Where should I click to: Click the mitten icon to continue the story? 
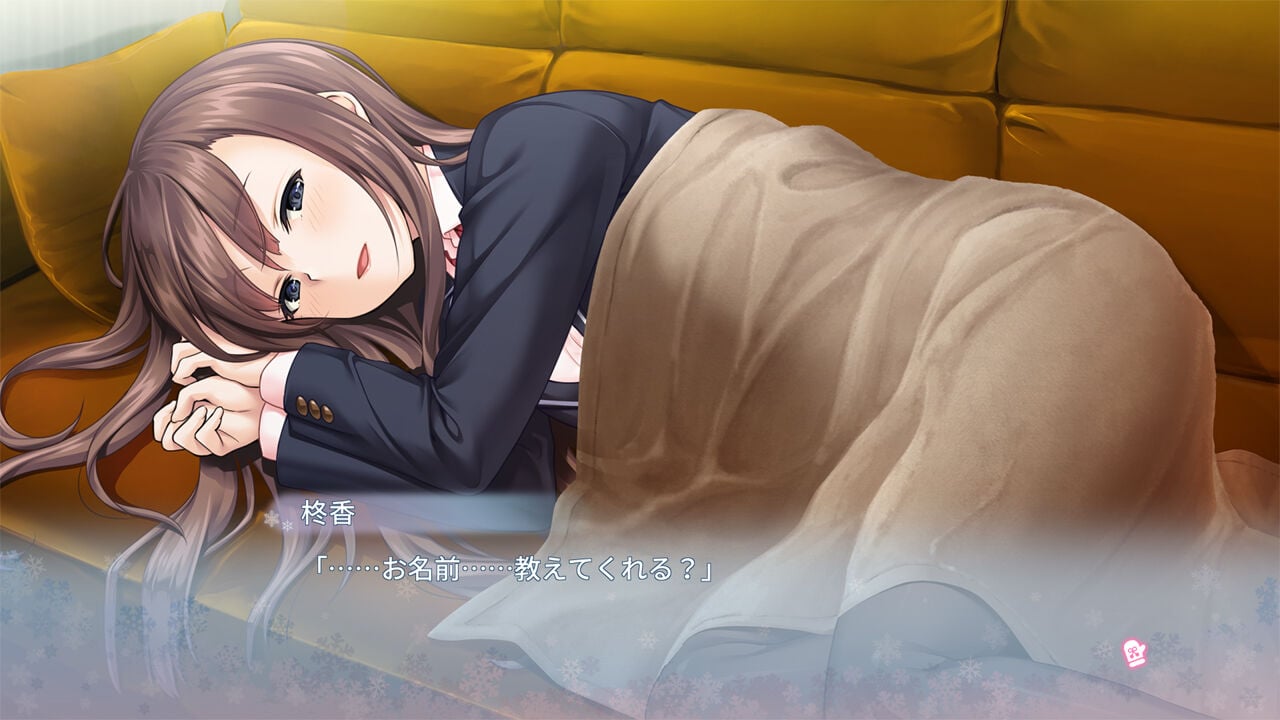pos(1133,653)
